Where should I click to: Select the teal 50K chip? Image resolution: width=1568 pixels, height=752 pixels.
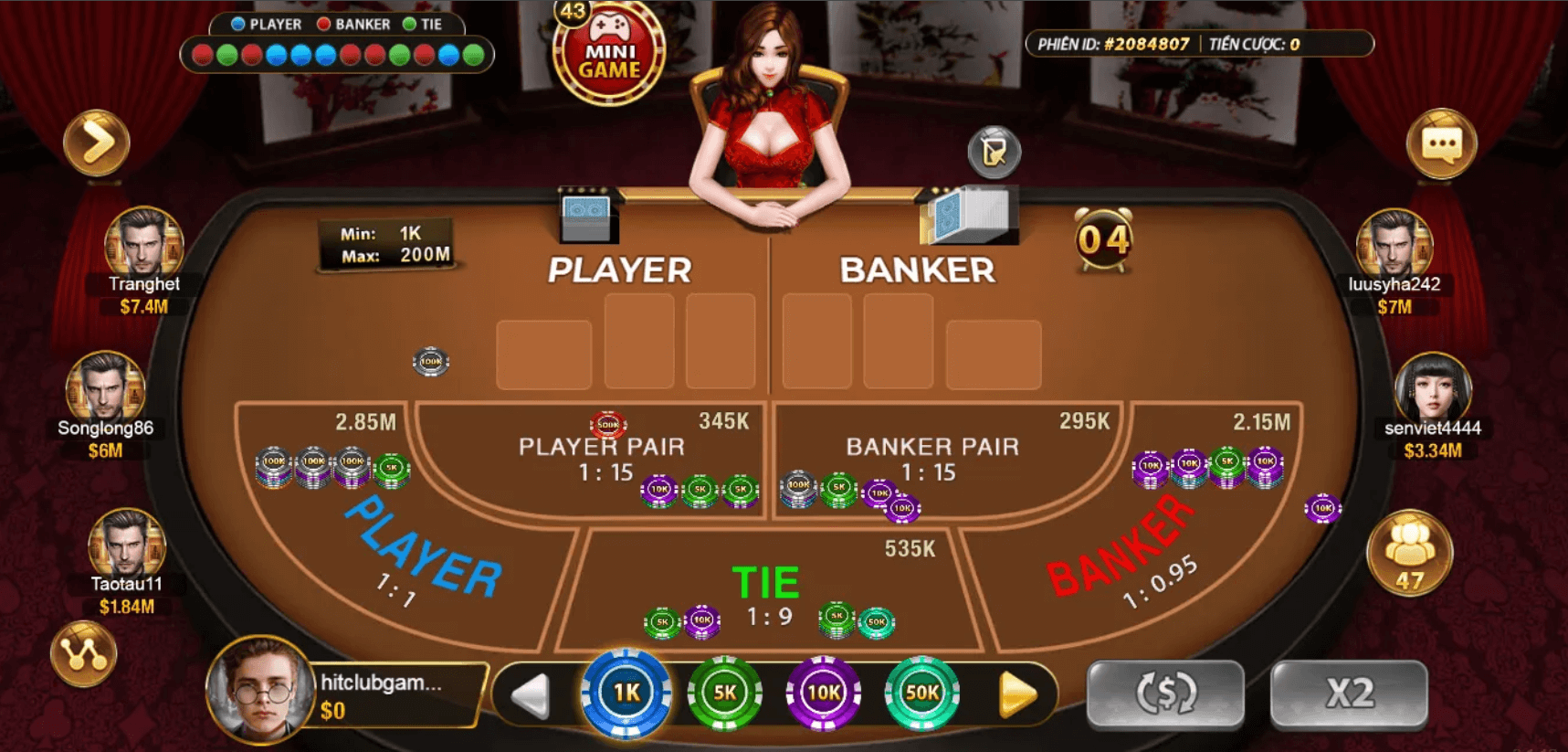[922, 694]
